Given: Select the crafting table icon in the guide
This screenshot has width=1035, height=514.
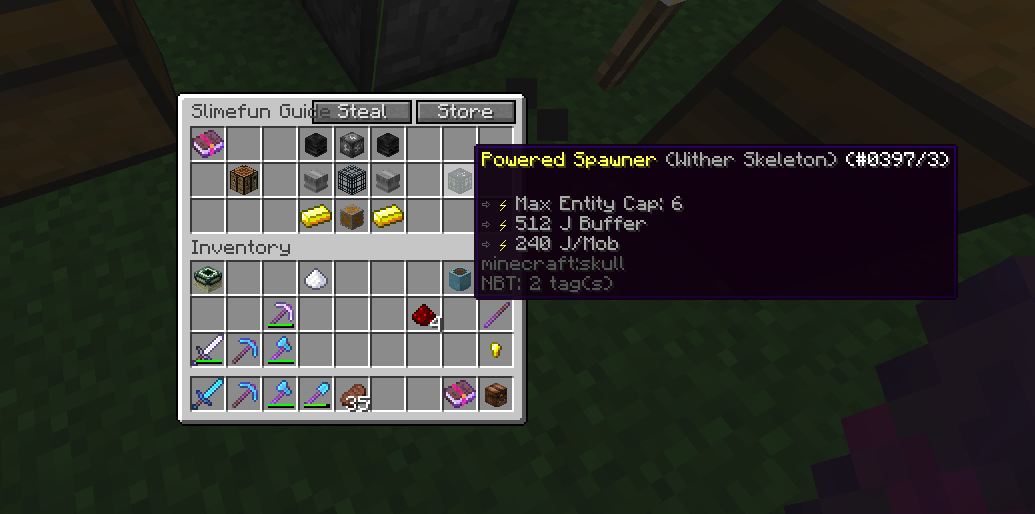Looking at the screenshot, I should [x=245, y=181].
